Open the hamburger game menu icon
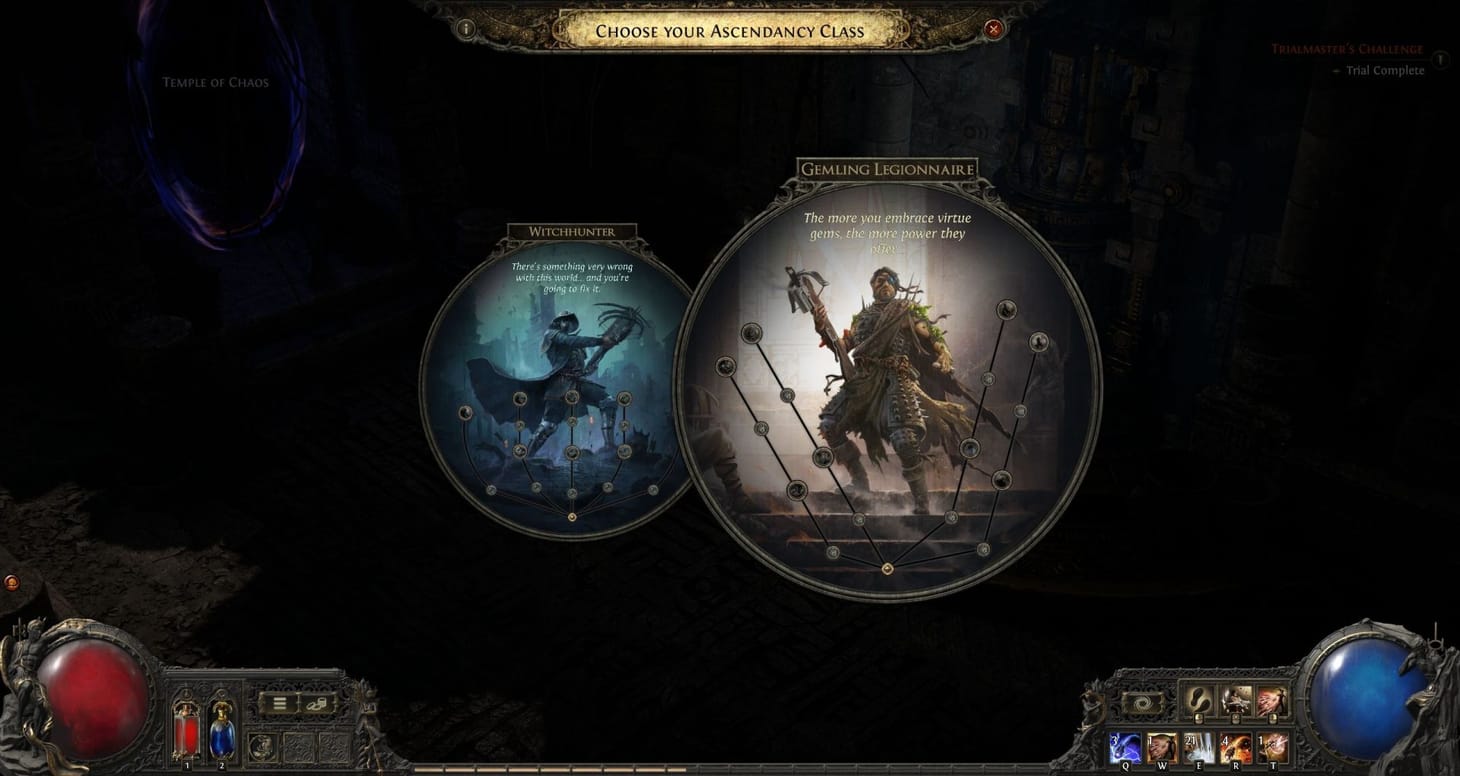The width and height of the screenshot is (1460, 776). [279, 703]
